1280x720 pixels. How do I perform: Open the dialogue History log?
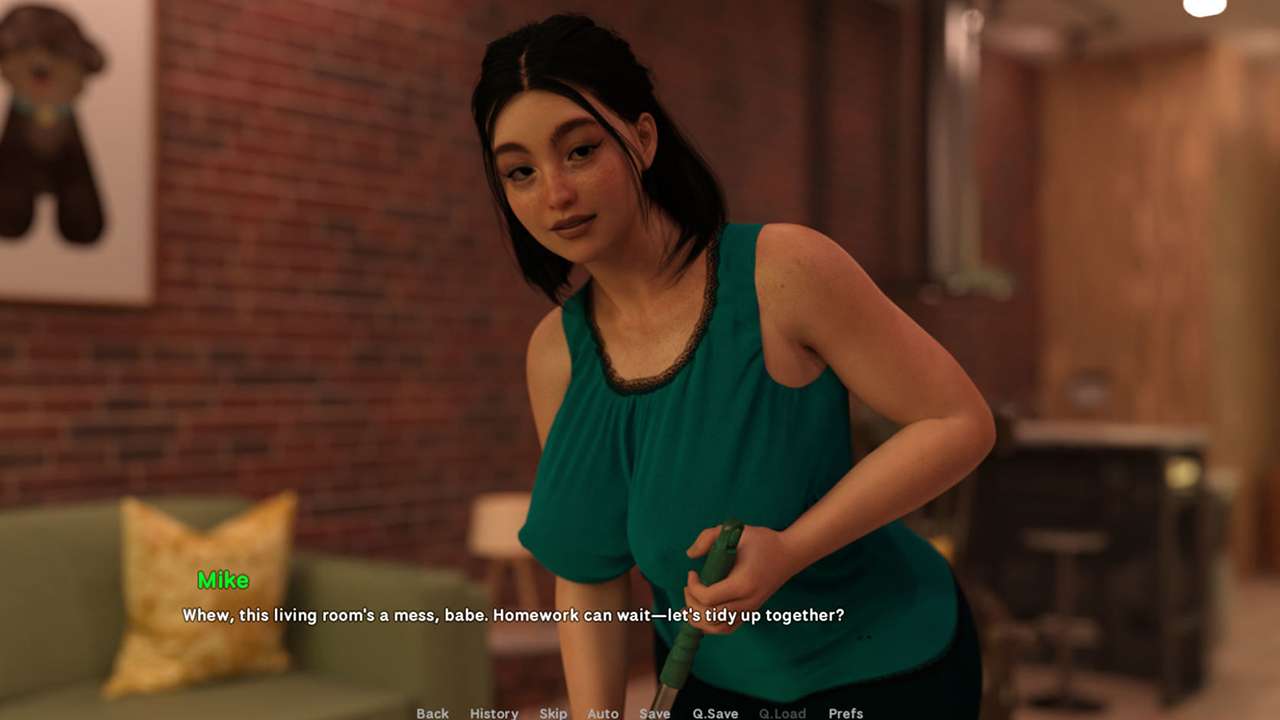click(x=494, y=713)
